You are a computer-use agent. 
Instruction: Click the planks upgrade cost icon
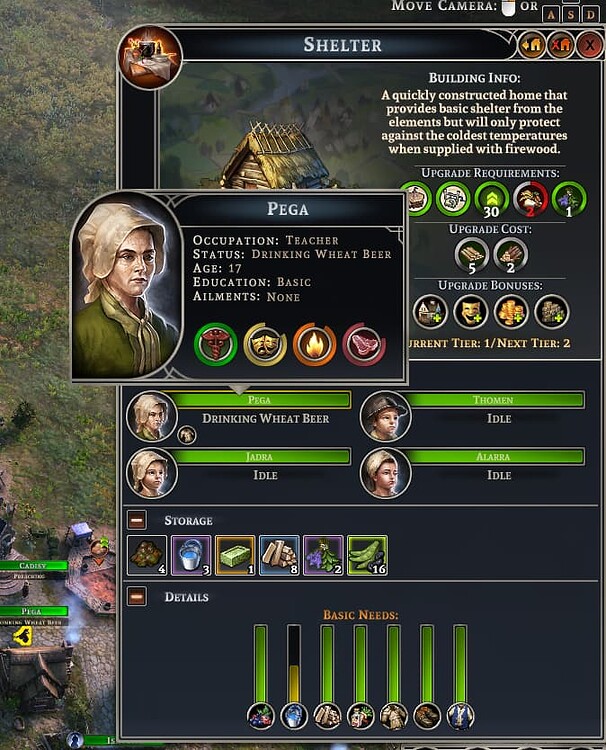(472, 254)
